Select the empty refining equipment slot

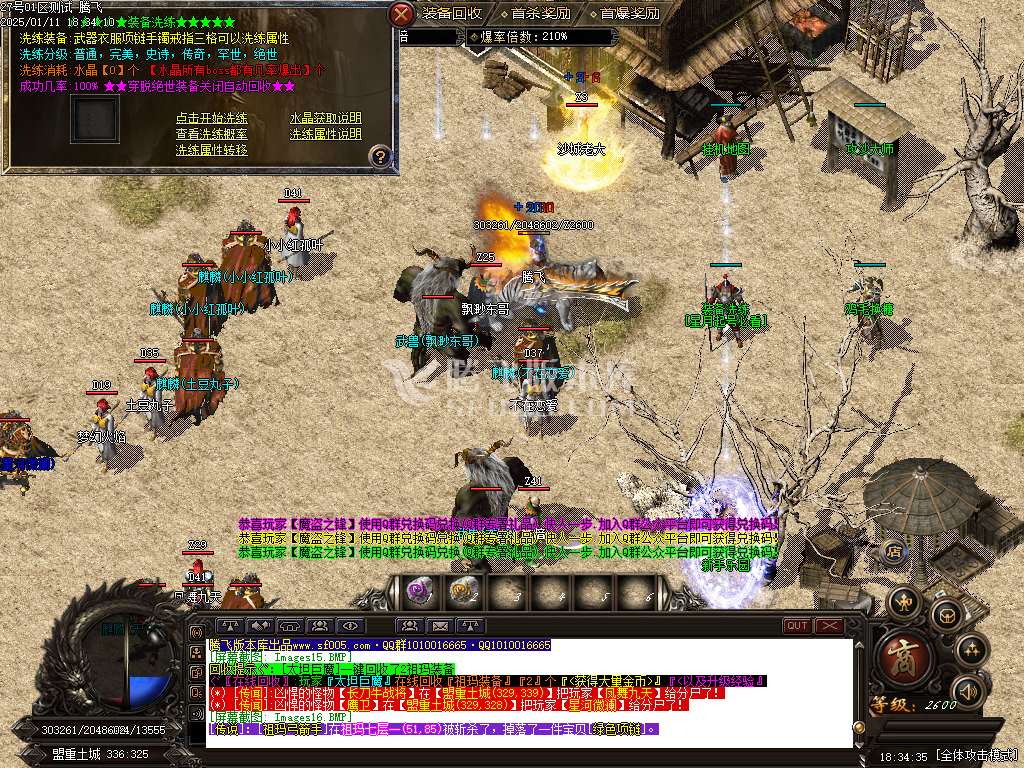pos(95,119)
